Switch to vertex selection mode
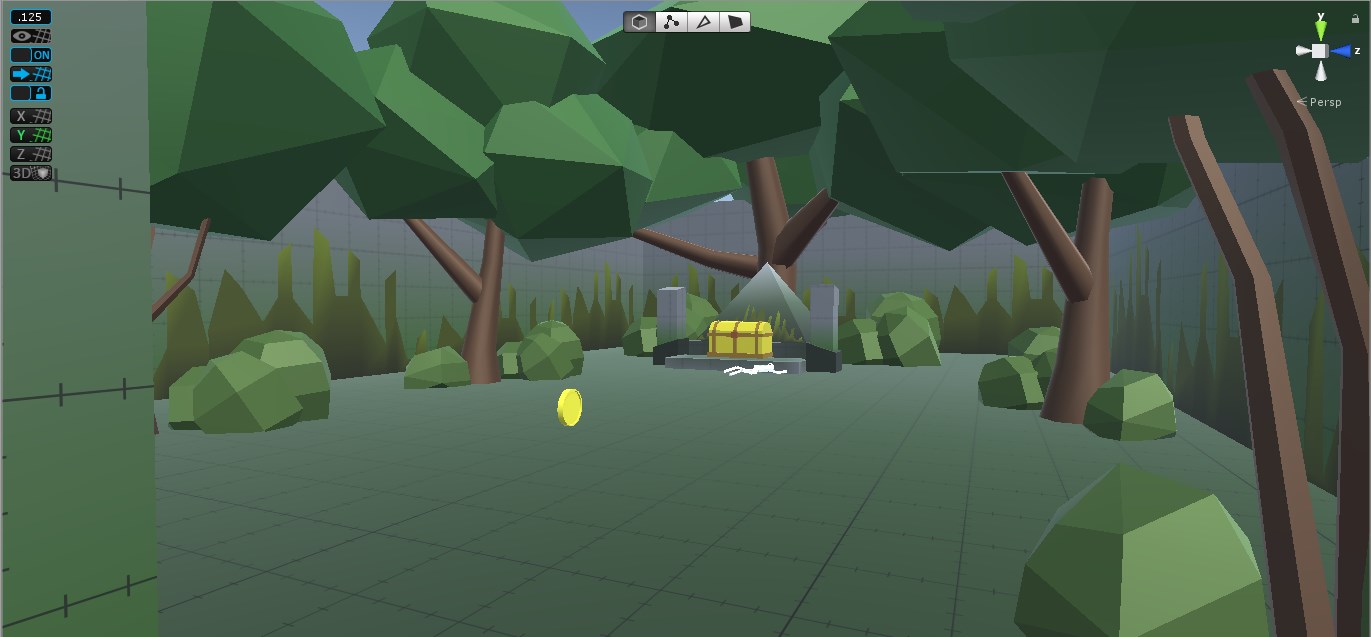The width and height of the screenshot is (1371, 637). (x=671, y=22)
